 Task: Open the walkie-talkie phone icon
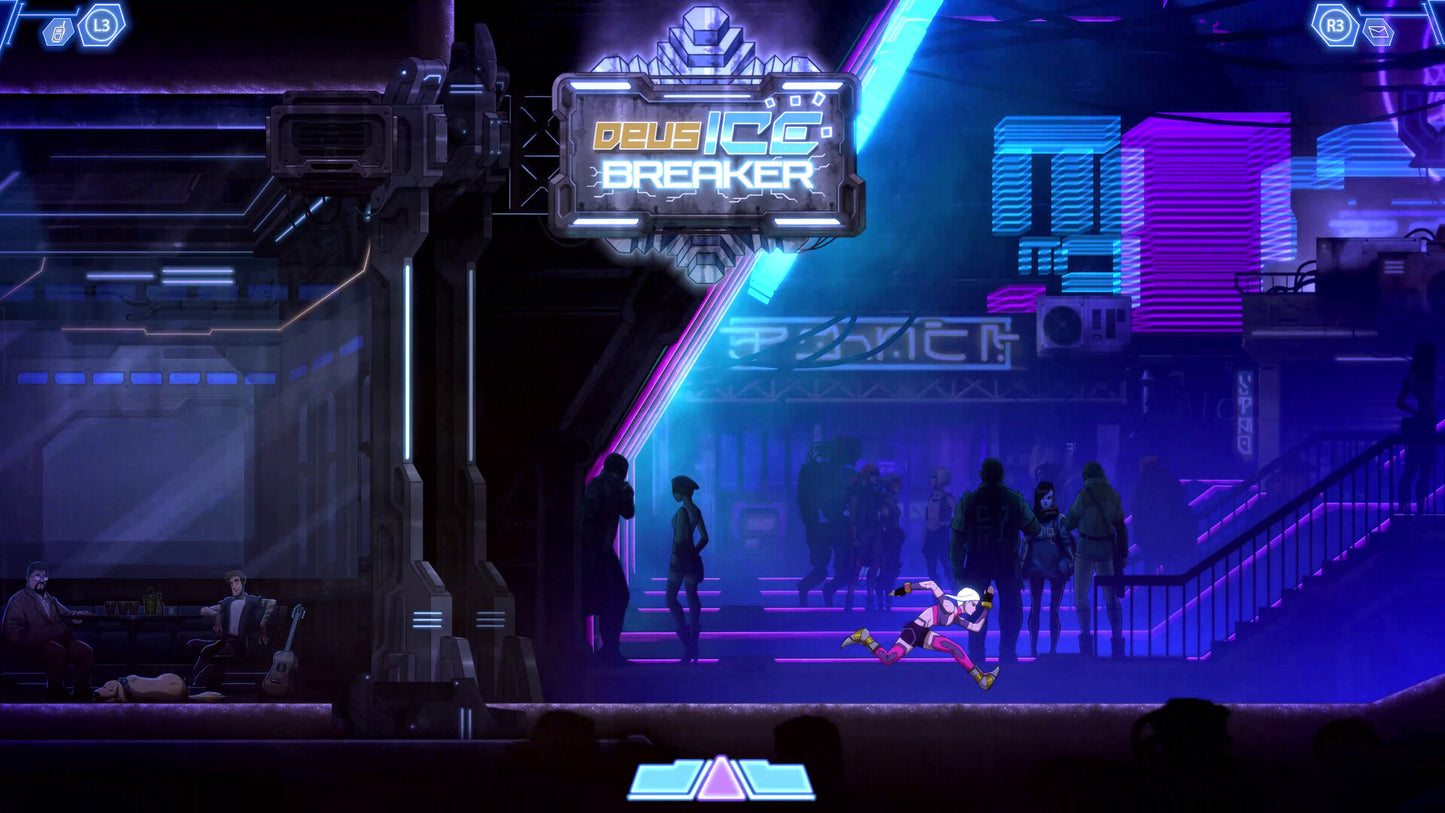58,32
